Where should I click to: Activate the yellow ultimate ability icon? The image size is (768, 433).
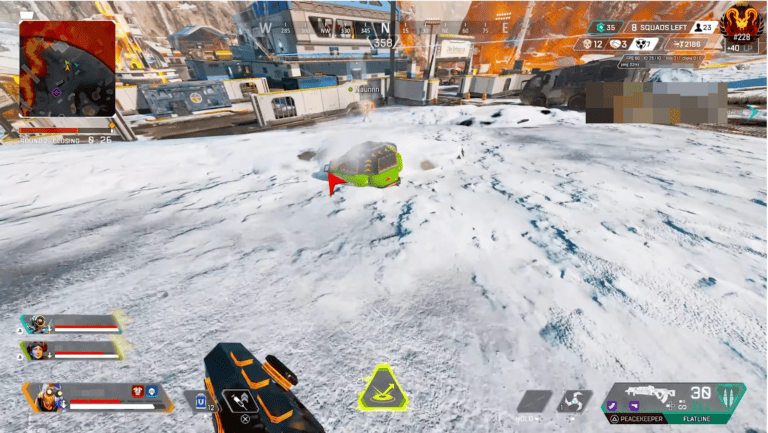click(381, 390)
